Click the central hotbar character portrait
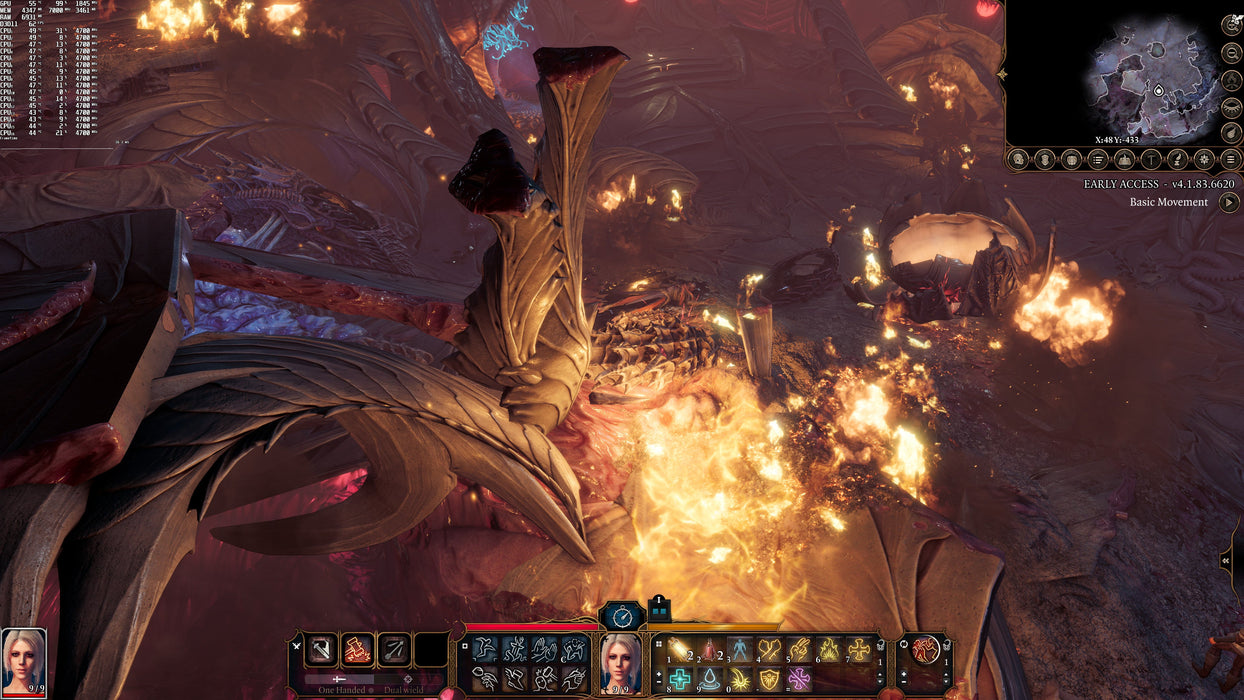The image size is (1244, 700). [620, 662]
